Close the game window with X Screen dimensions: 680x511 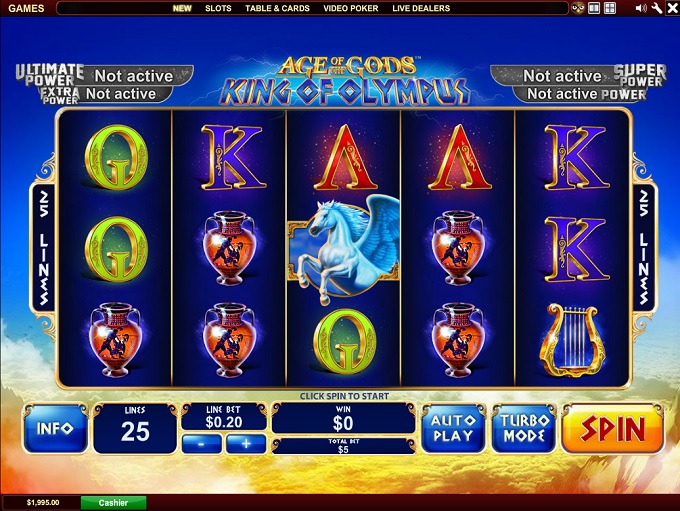(x=671, y=8)
